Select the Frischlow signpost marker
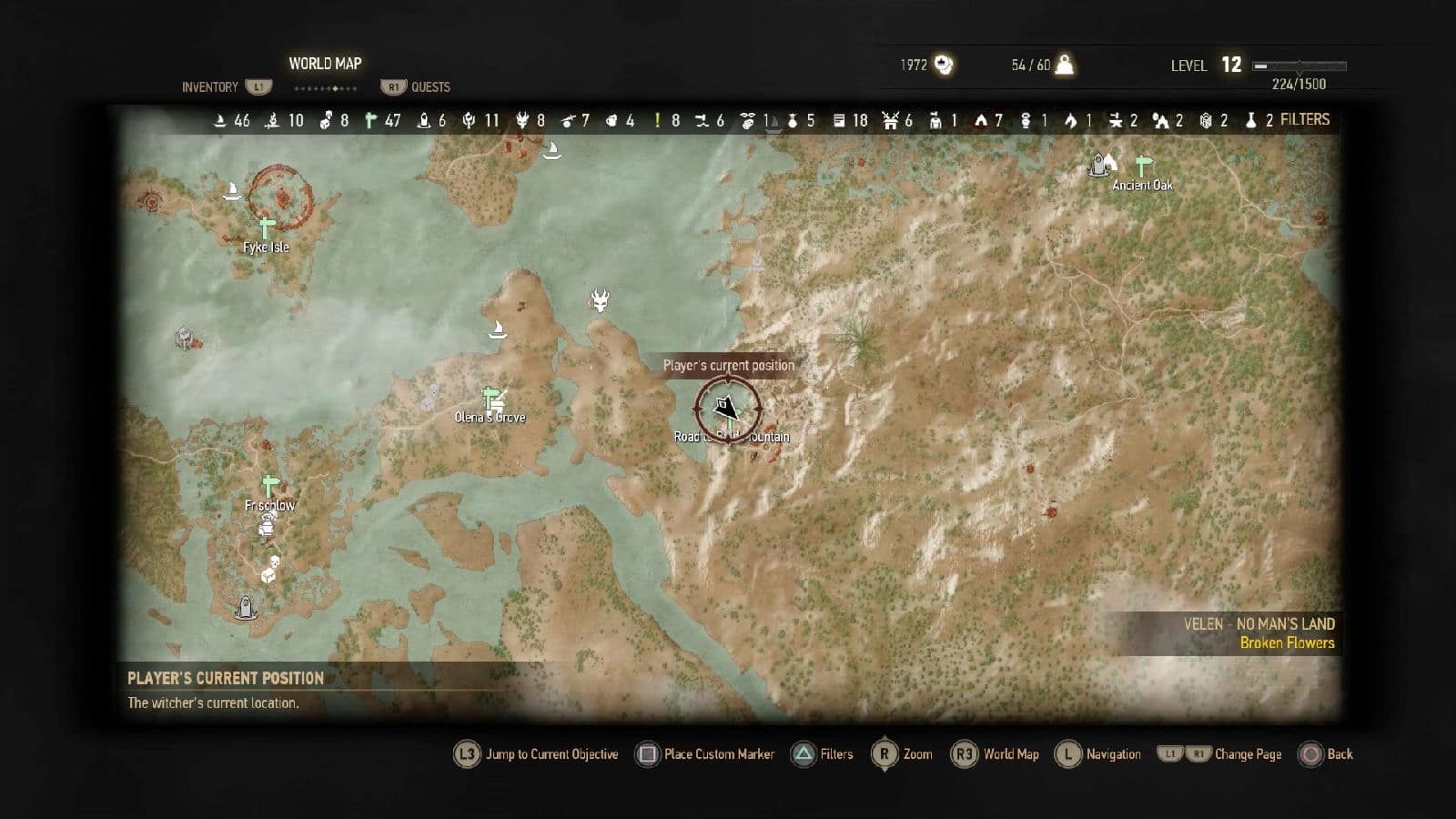The image size is (1456, 819). click(x=269, y=486)
